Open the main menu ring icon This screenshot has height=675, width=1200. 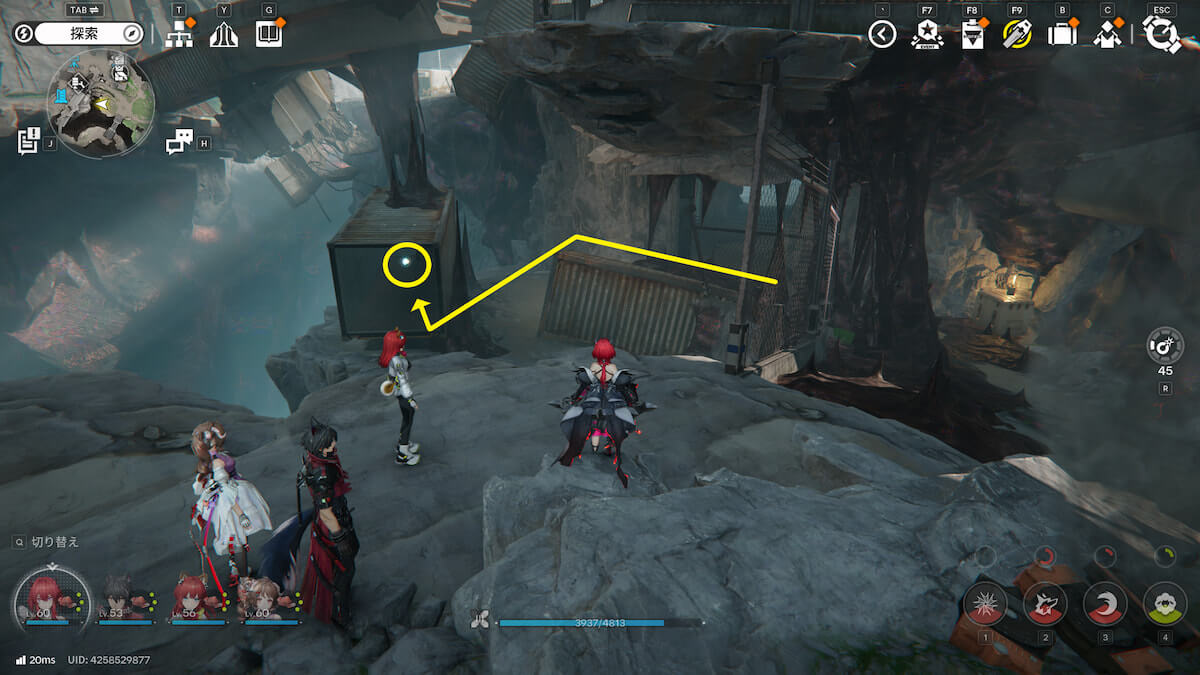pos(1162,36)
